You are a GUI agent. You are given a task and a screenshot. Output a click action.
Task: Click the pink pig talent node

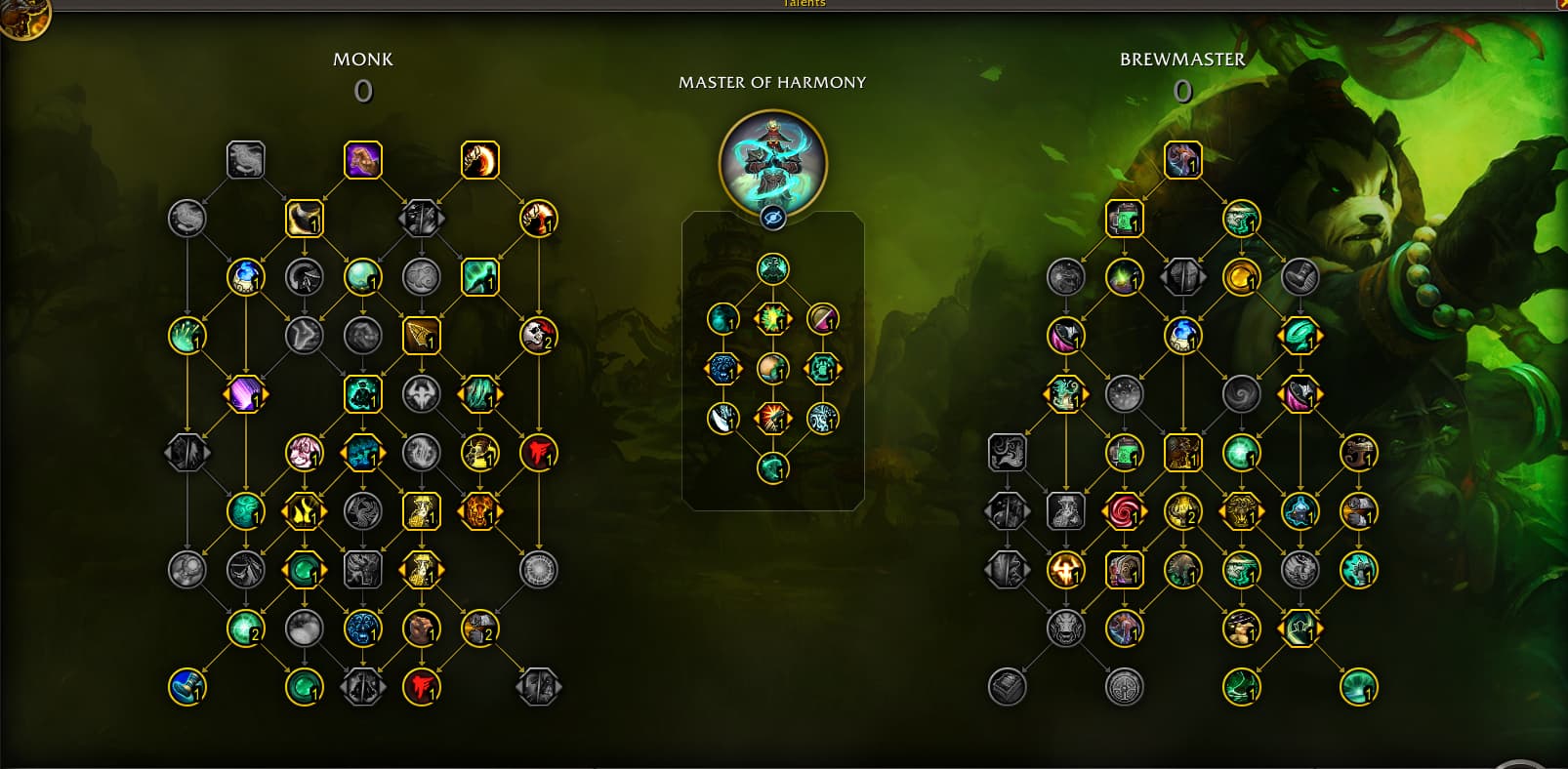click(304, 453)
